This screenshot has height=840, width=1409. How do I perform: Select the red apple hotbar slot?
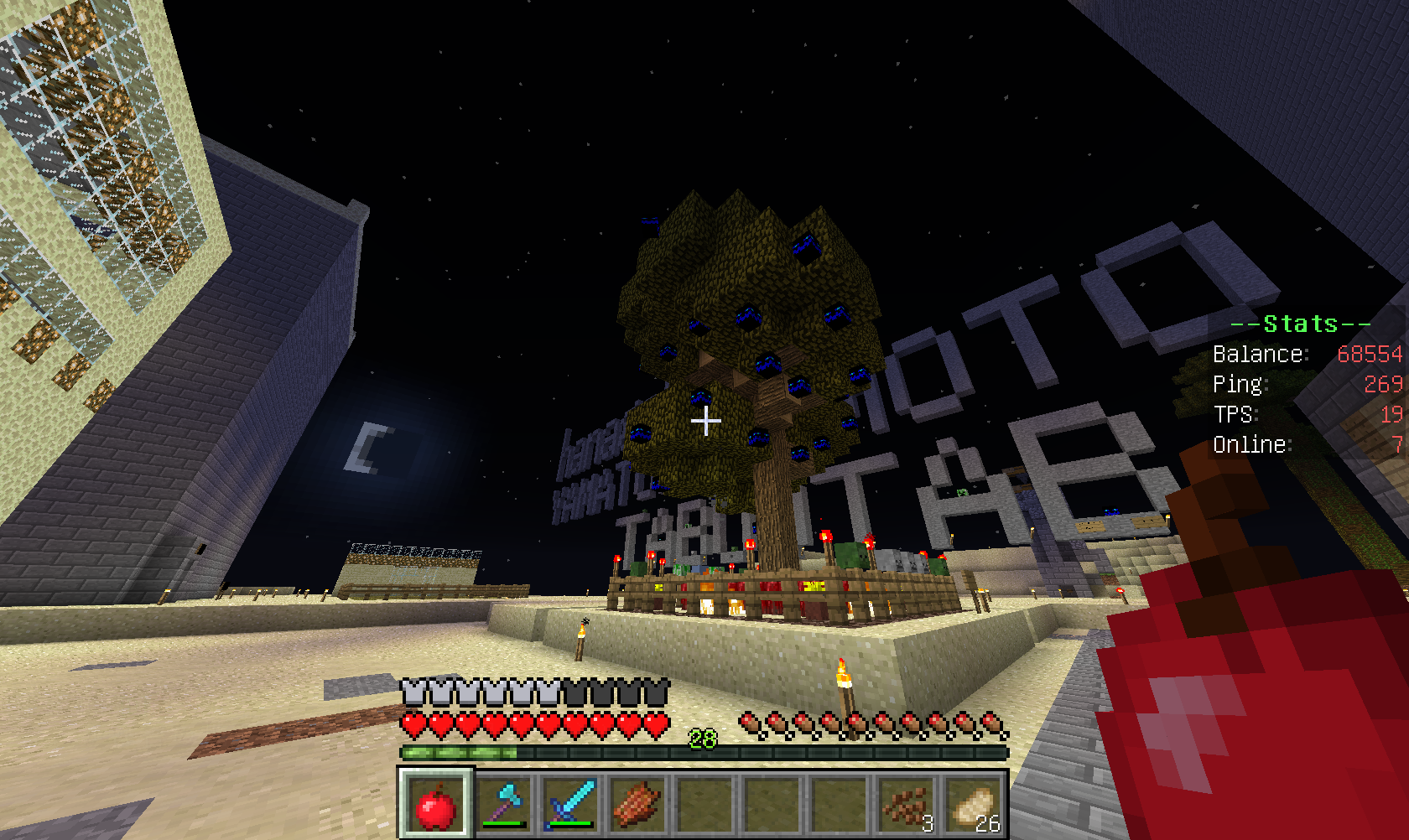coord(435,805)
